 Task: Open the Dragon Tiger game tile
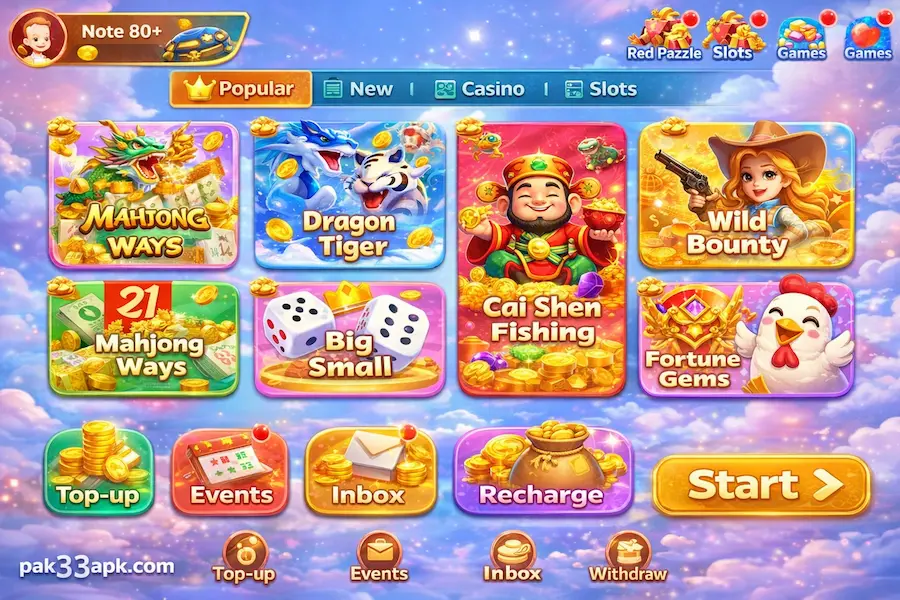[349, 195]
